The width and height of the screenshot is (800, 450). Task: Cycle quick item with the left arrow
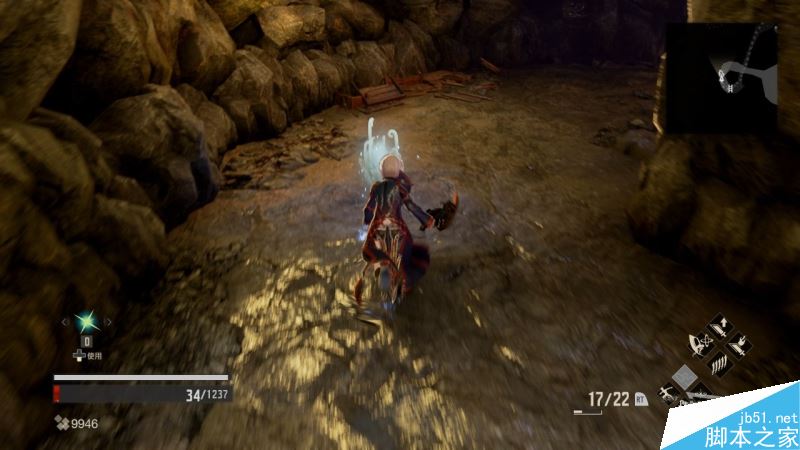click(66, 322)
